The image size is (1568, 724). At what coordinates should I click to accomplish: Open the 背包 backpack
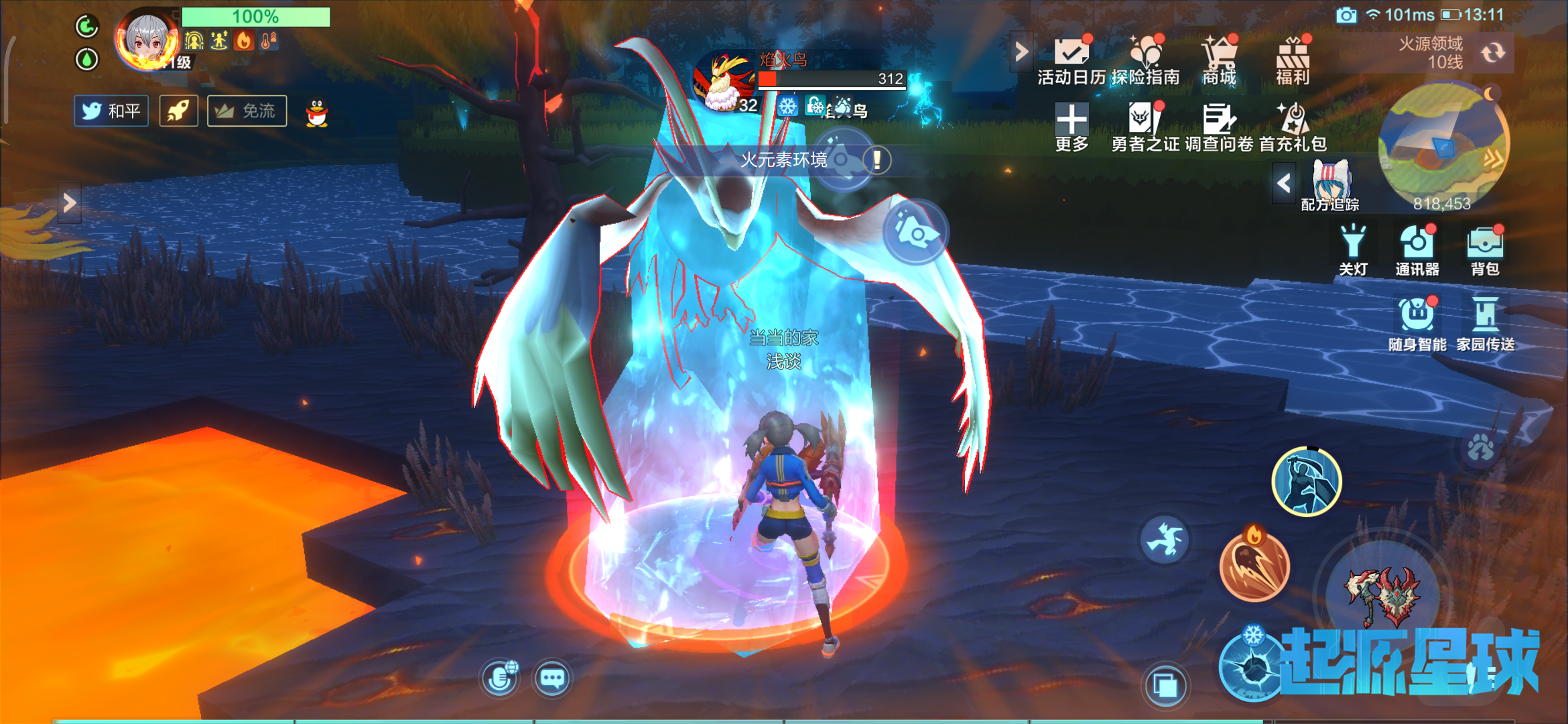[1485, 250]
